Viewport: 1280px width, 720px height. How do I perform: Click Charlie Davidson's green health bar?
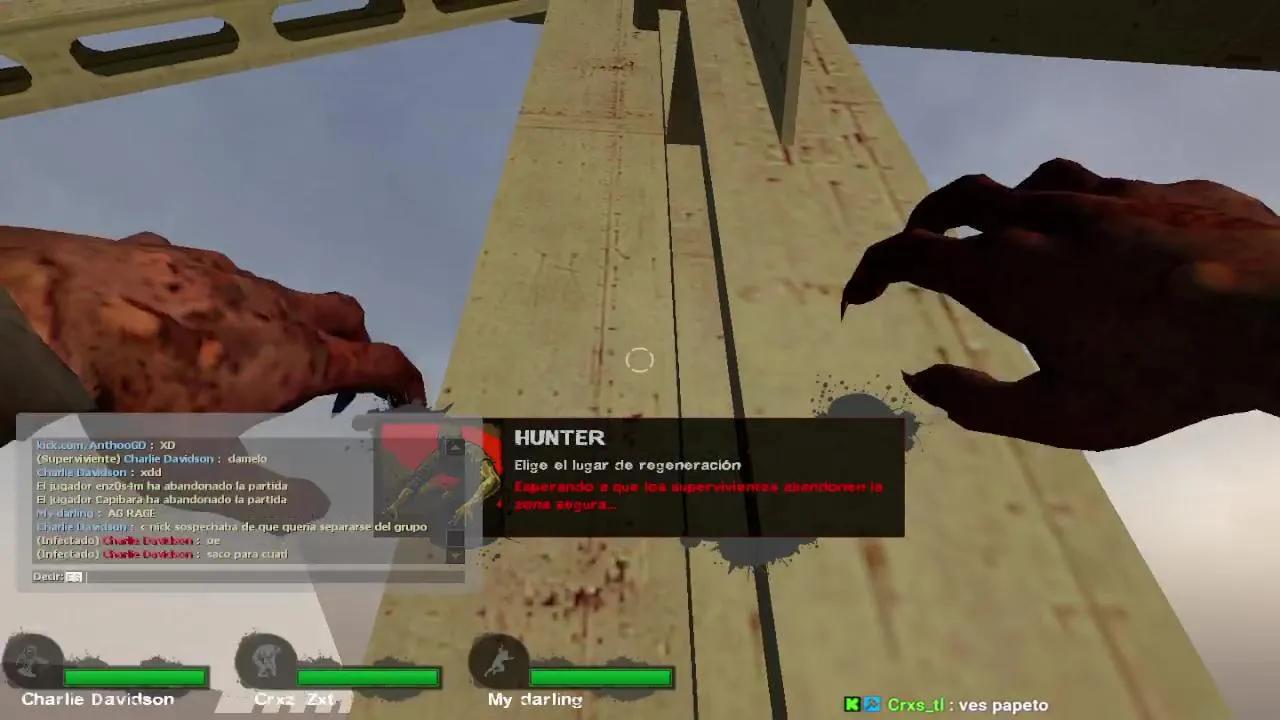point(135,677)
